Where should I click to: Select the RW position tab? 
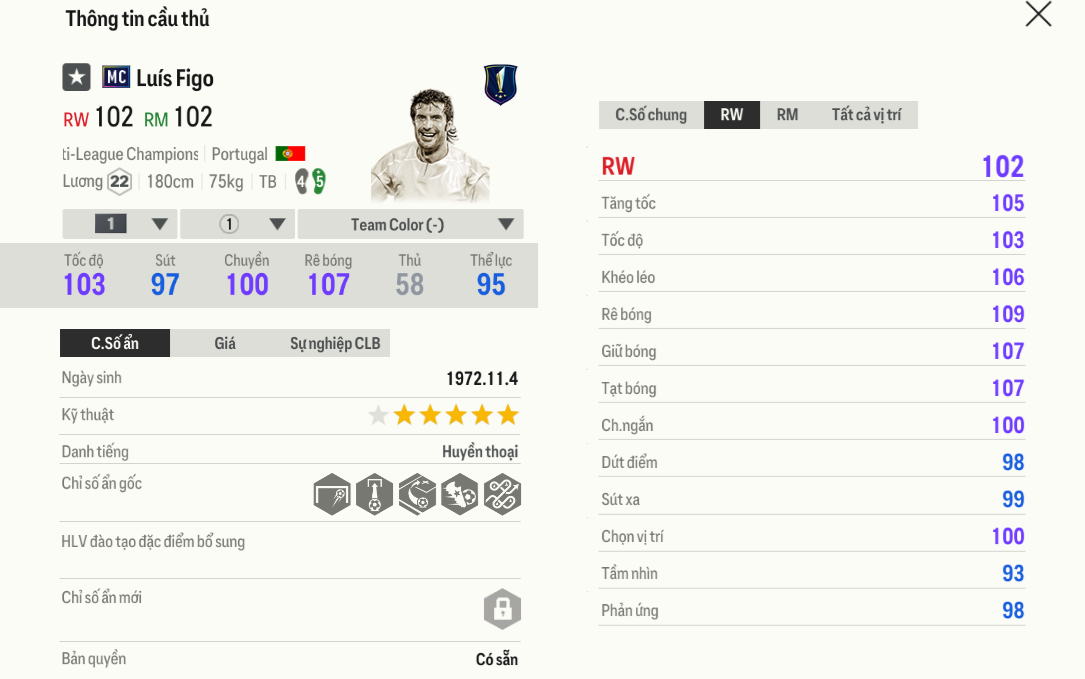[732, 115]
